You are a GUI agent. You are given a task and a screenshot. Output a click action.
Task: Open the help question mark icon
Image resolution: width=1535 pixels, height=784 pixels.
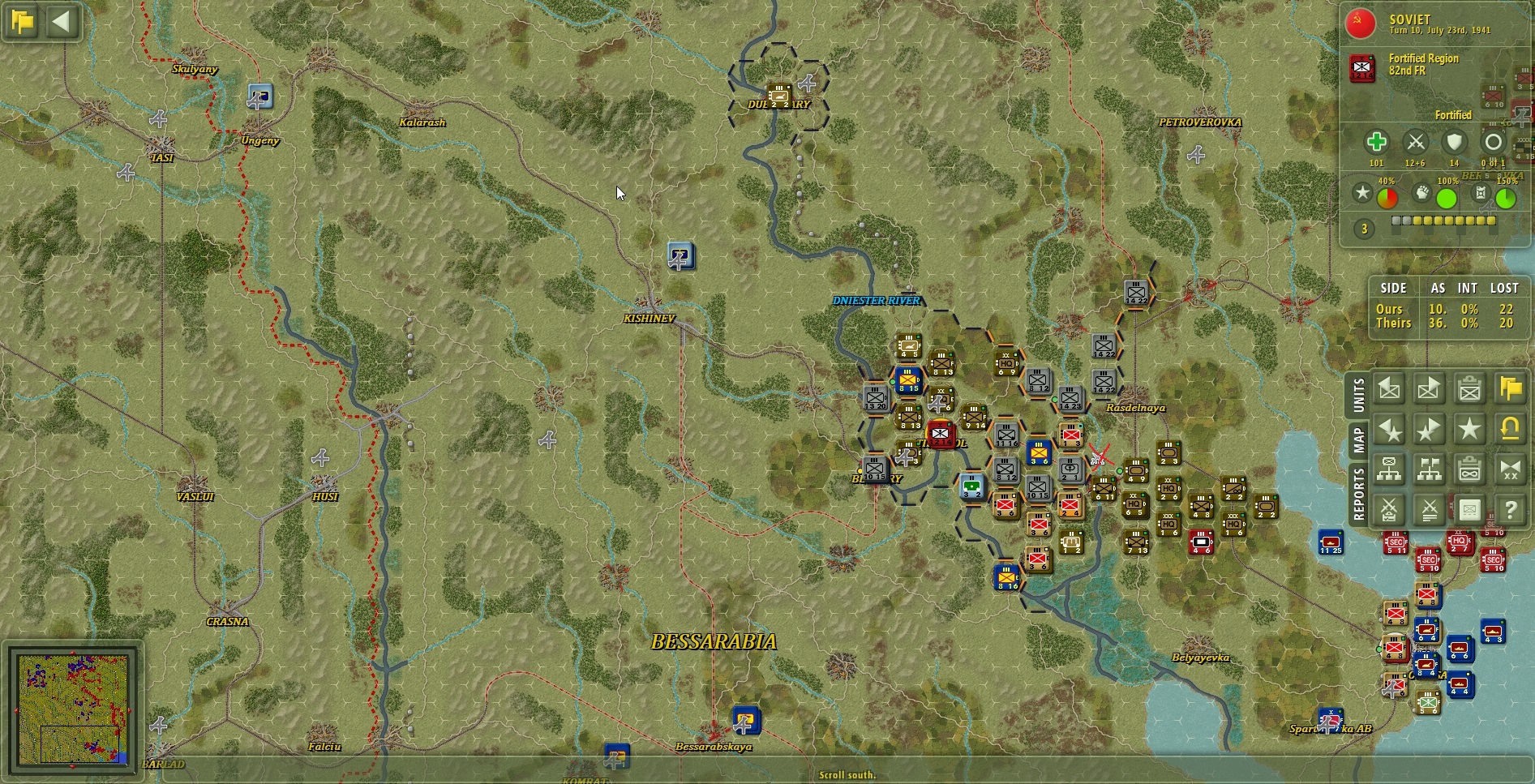pos(1511,510)
